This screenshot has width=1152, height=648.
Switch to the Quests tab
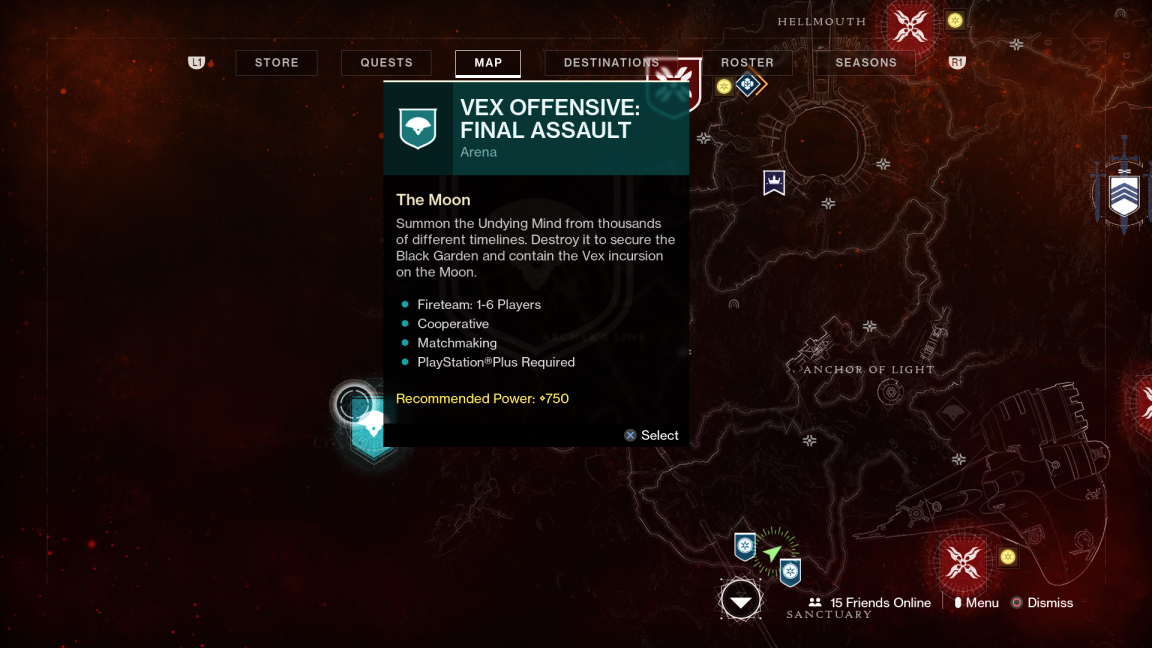tap(386, 63)
